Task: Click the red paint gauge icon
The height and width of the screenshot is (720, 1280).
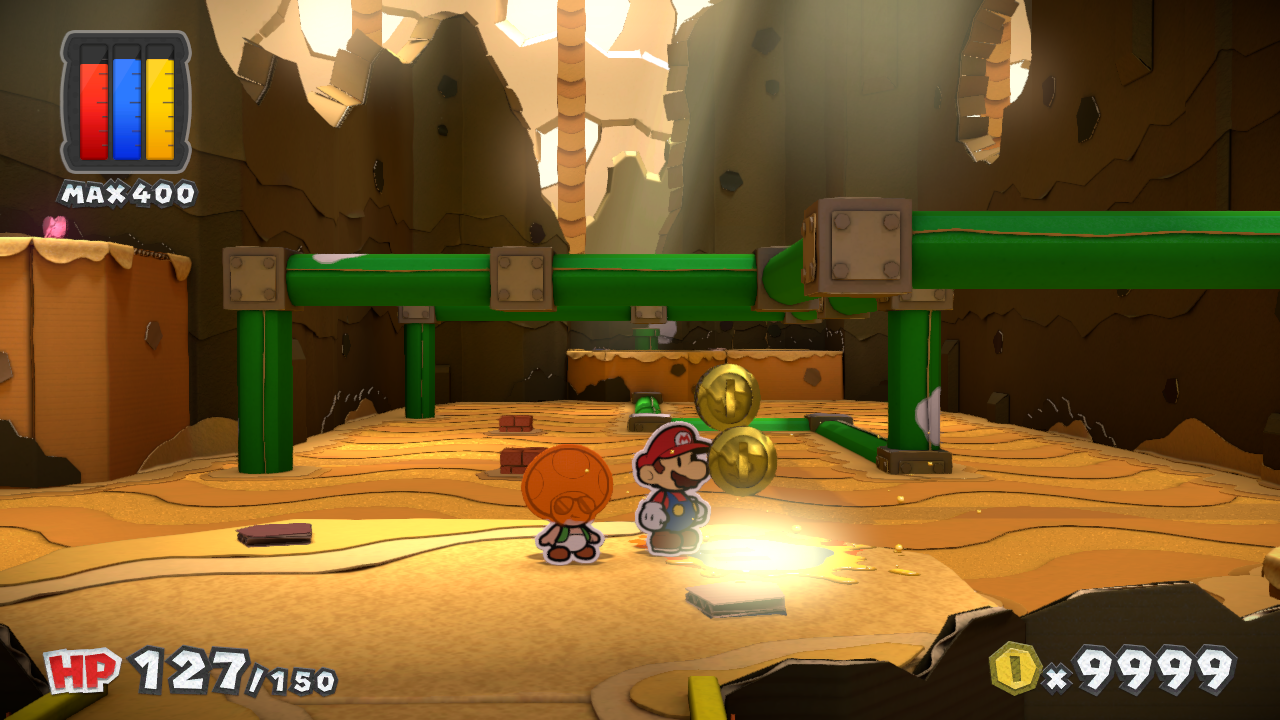Action: click(92, 105)
